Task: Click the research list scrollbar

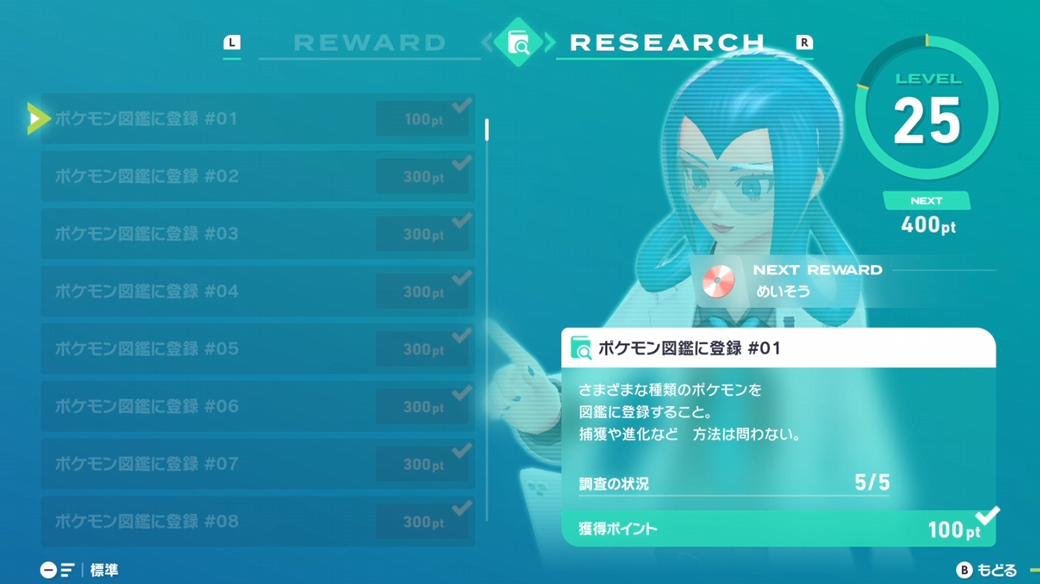Action: 487,320
